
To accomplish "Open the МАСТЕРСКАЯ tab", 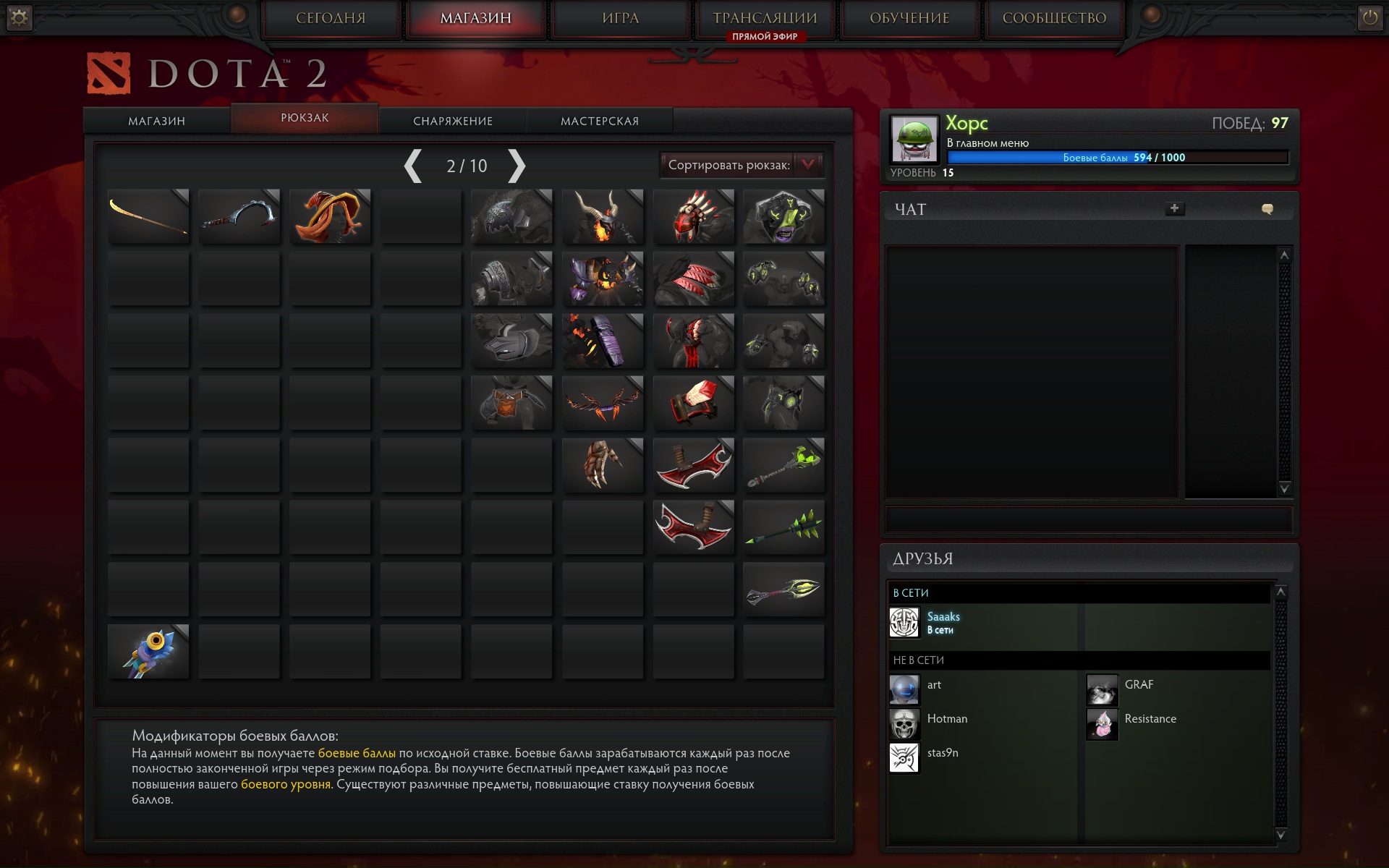I will 600,121.
